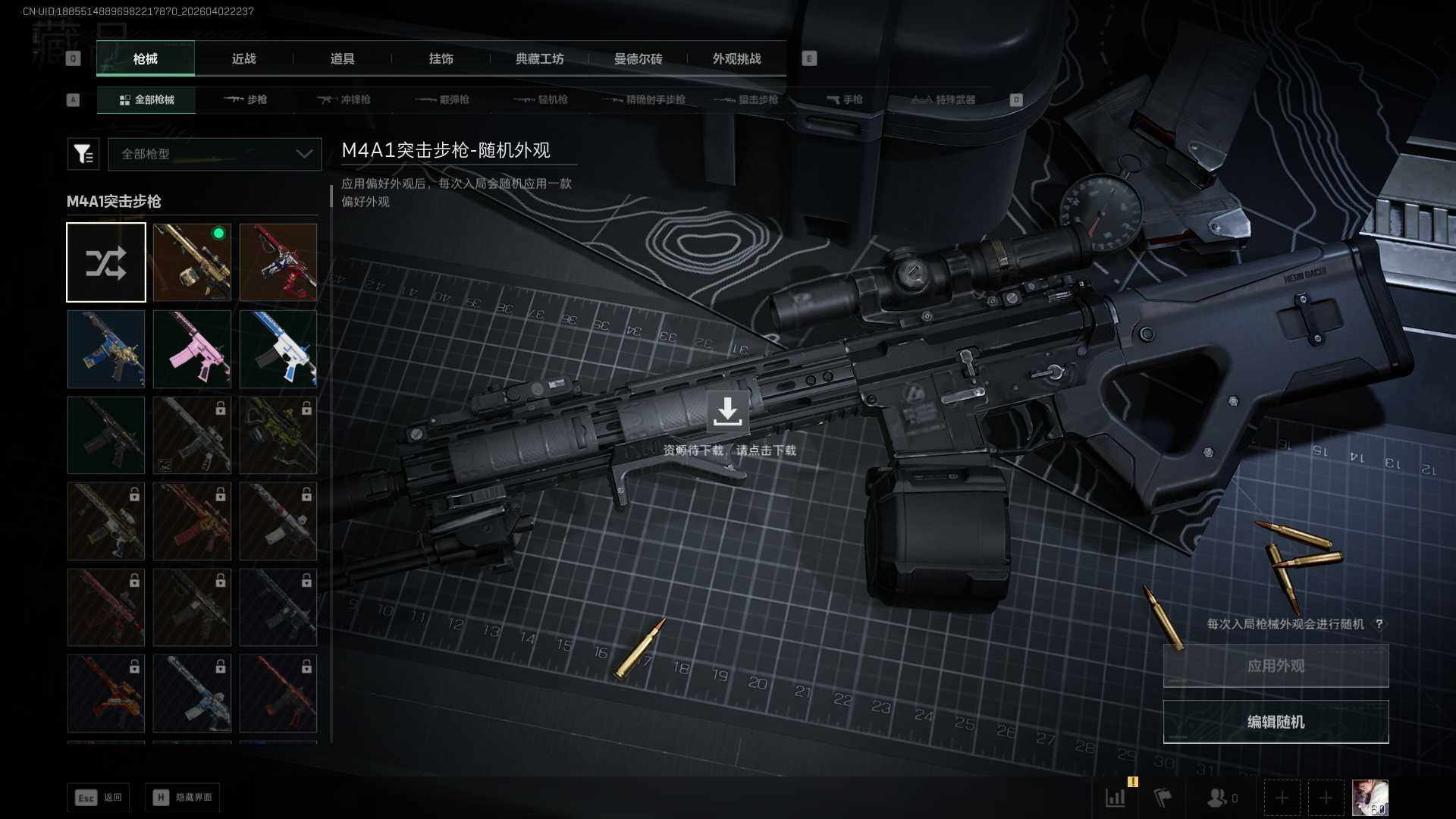The width and height of the screenshot is (1456, 819).
Task: Open the 典藏工坊 workshop tab
Action: tap(539, 59)
